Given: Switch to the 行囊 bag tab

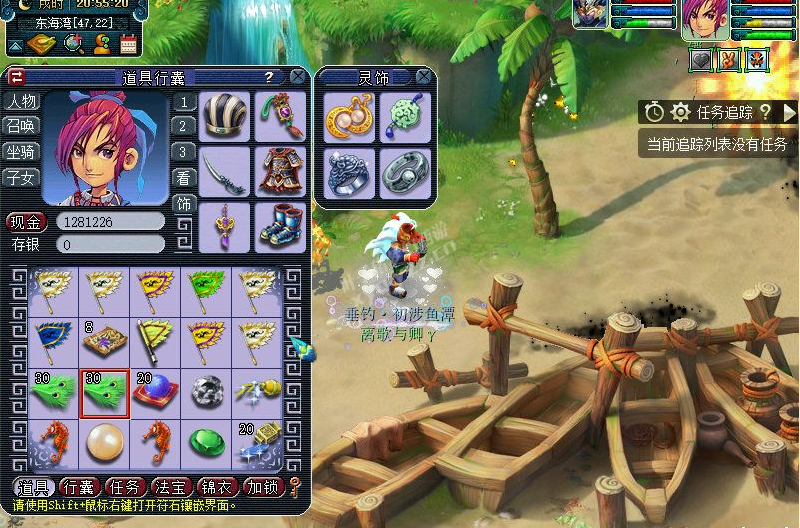Looking at the screenshot, I should (78, 487).
